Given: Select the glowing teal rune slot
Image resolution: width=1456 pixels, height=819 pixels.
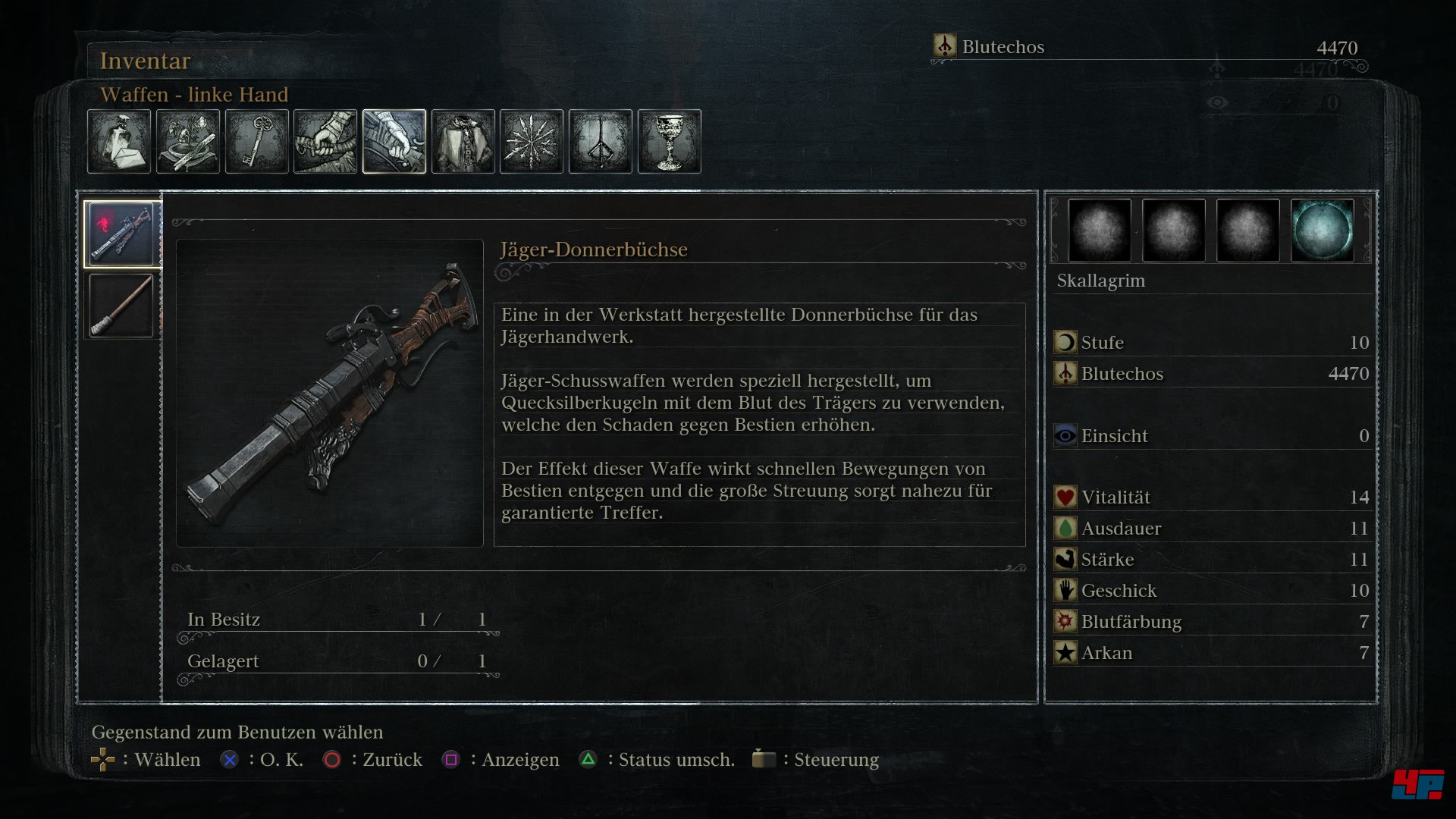Looking at the screenshot, I should click(1322, 231).
